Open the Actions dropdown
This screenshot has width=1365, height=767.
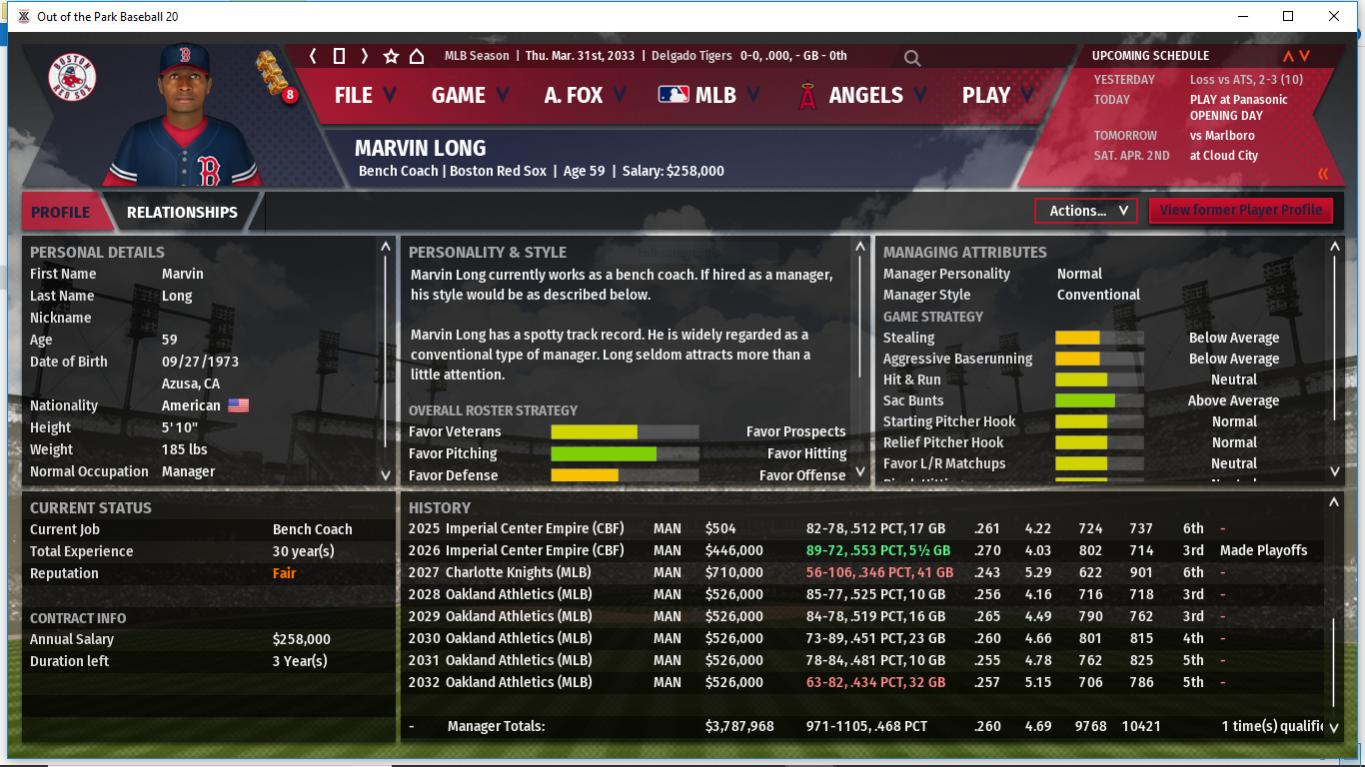coord(1085,211)
